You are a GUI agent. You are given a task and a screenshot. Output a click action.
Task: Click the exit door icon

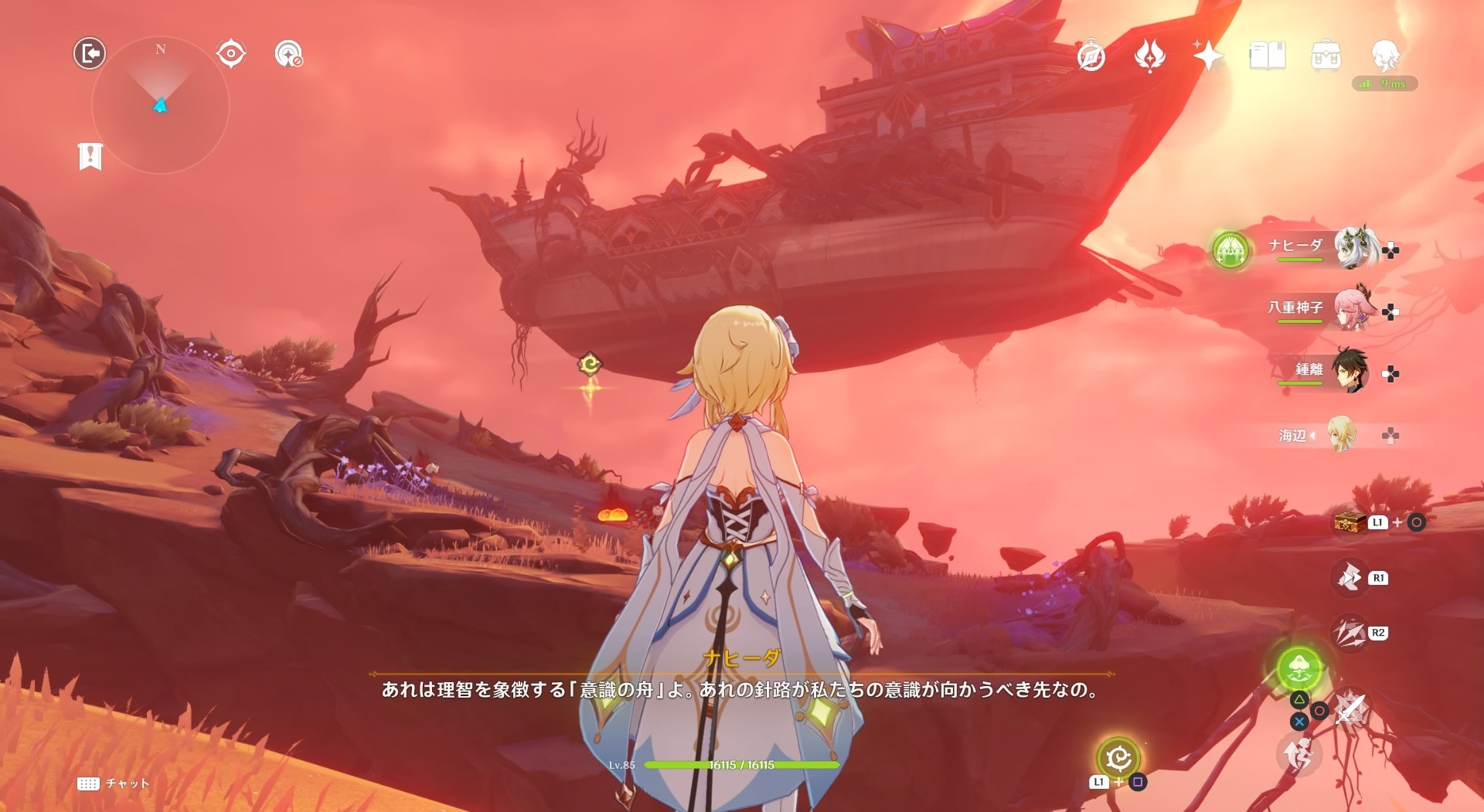pos(90,53)
